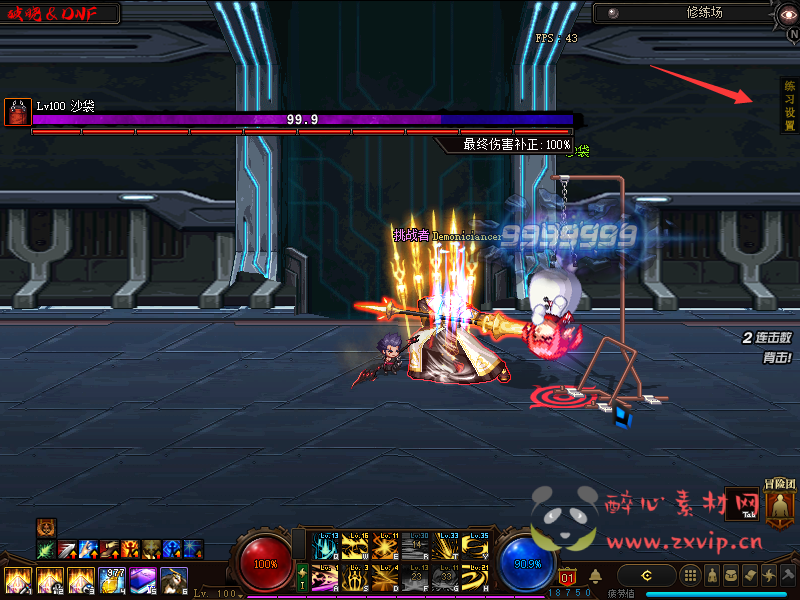Trigger the Lv.21 golden spiral skill on H
This screenshot has height=600, width=800.
(x=476, y=578)
